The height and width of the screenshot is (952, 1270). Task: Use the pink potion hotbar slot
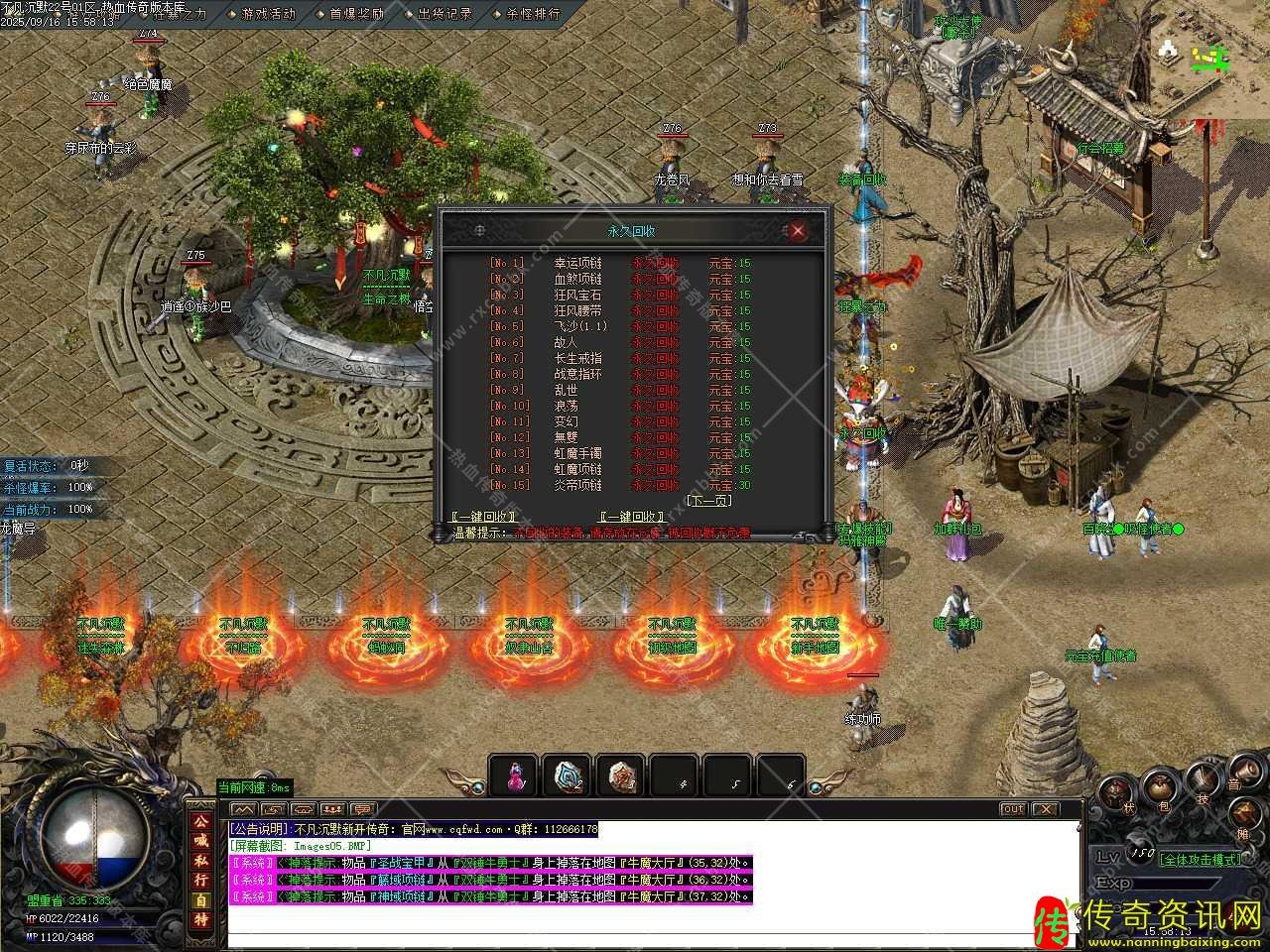(514, 775)
